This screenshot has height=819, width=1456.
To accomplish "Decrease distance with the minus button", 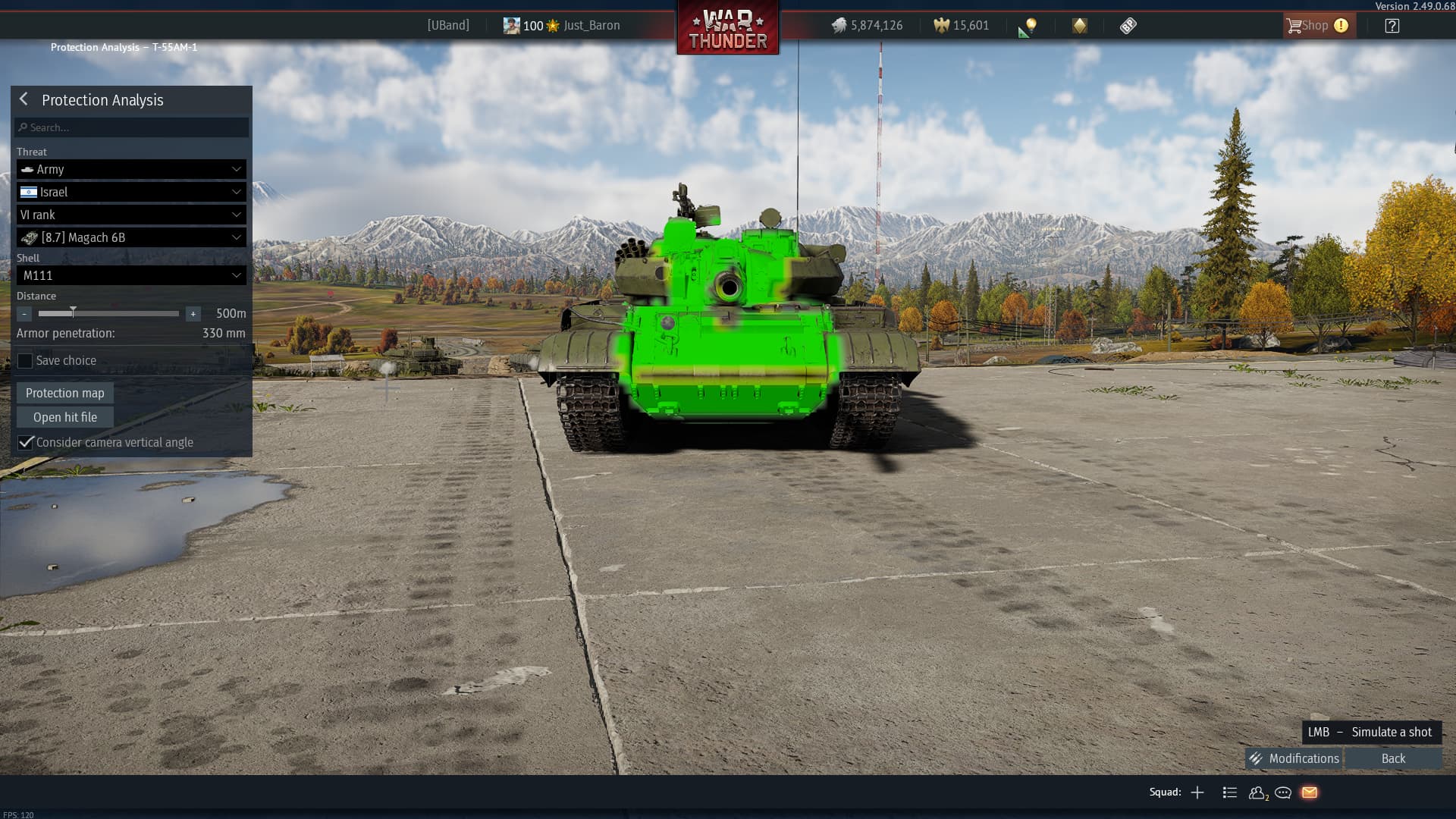I will tap(24, 313).
